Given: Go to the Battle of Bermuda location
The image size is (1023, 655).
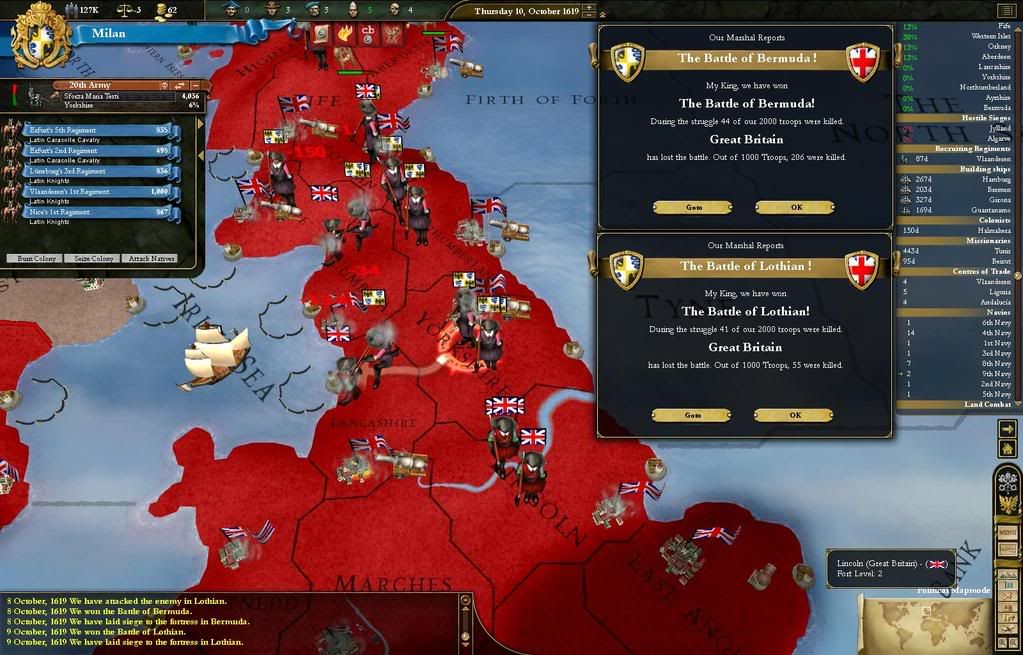Looking at the screenshot, I should tap(692, 207).
